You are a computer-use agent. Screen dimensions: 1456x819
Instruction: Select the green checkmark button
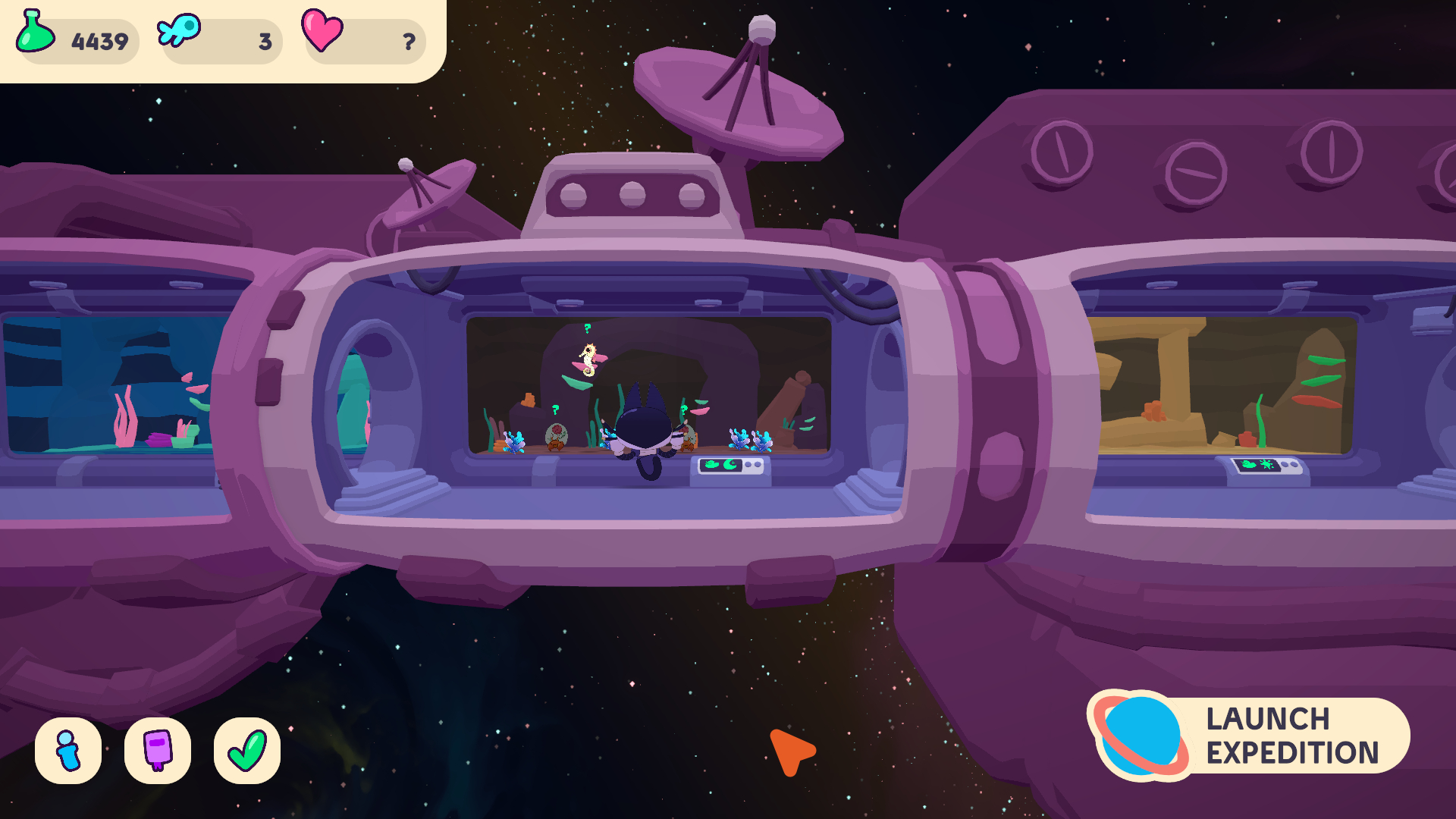tap(247, 751)
